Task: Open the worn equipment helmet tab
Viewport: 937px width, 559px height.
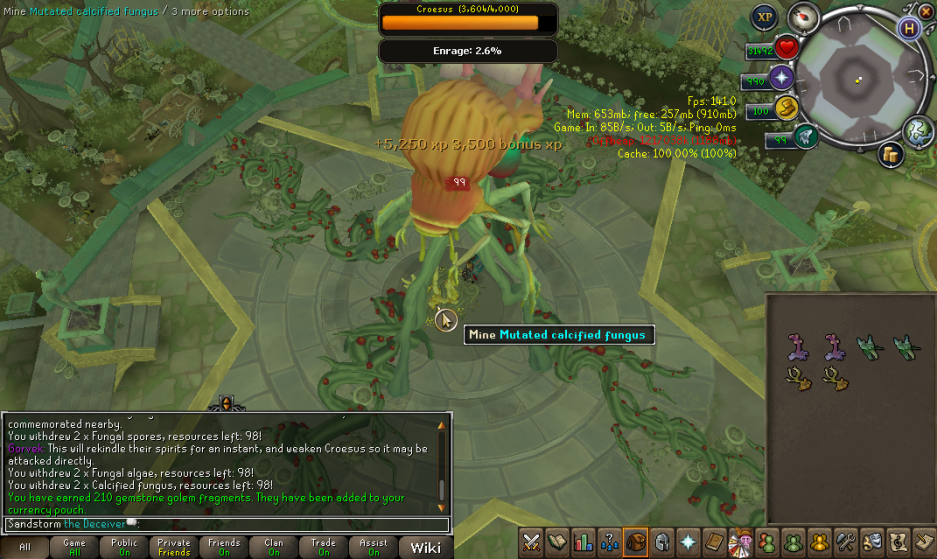Action: (662, 543)
